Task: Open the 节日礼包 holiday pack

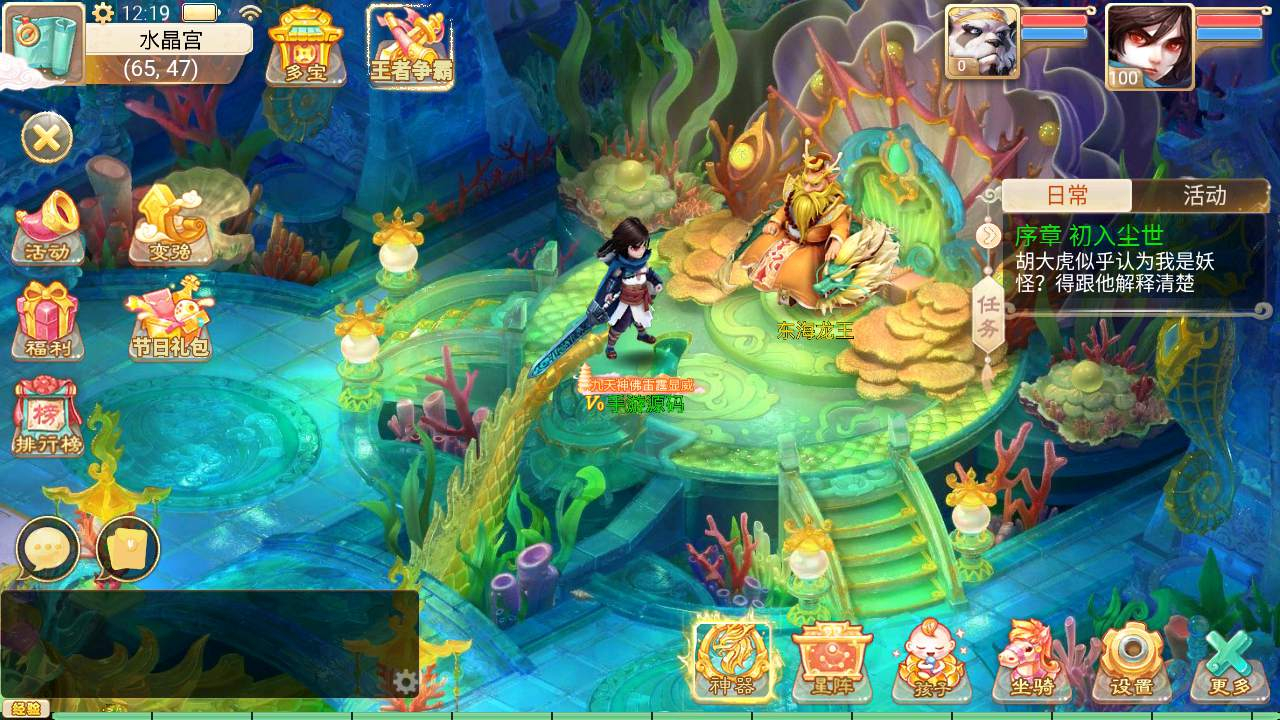Action: pyautogui.click(x=169, y=320)
